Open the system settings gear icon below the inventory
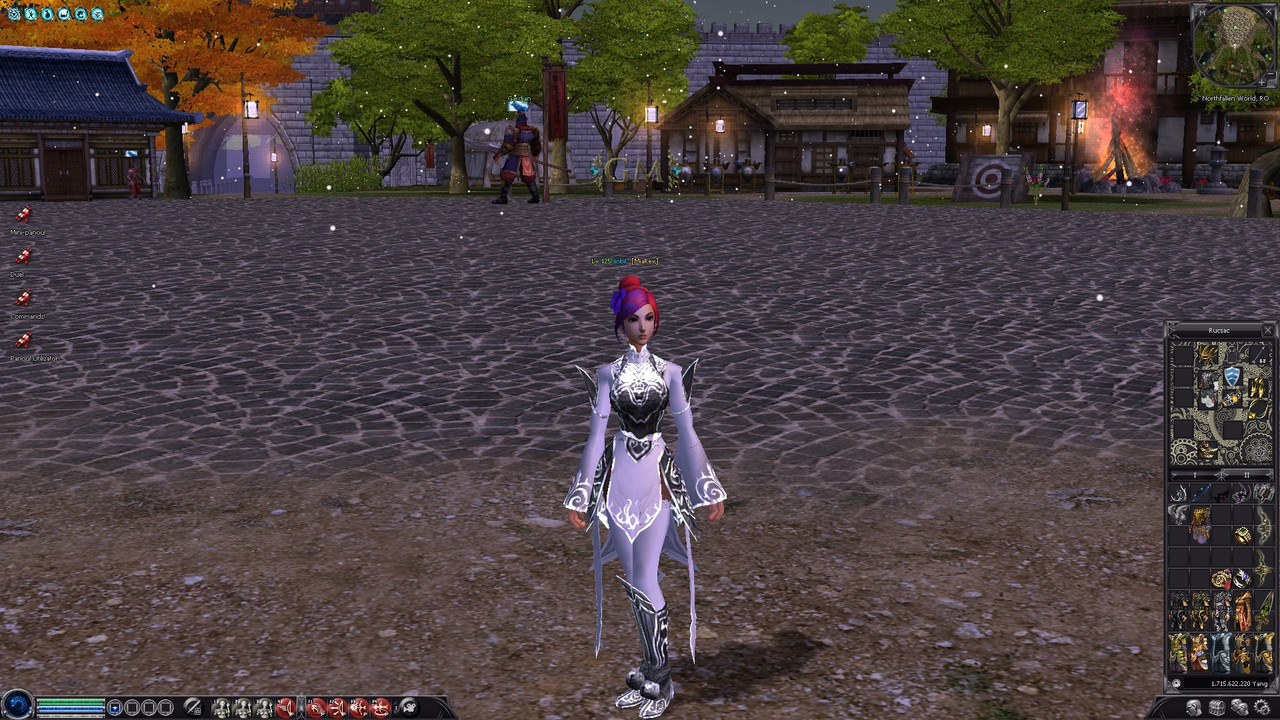The width and height of the screenshot is (1280, 720). [x=1261, y=706]
